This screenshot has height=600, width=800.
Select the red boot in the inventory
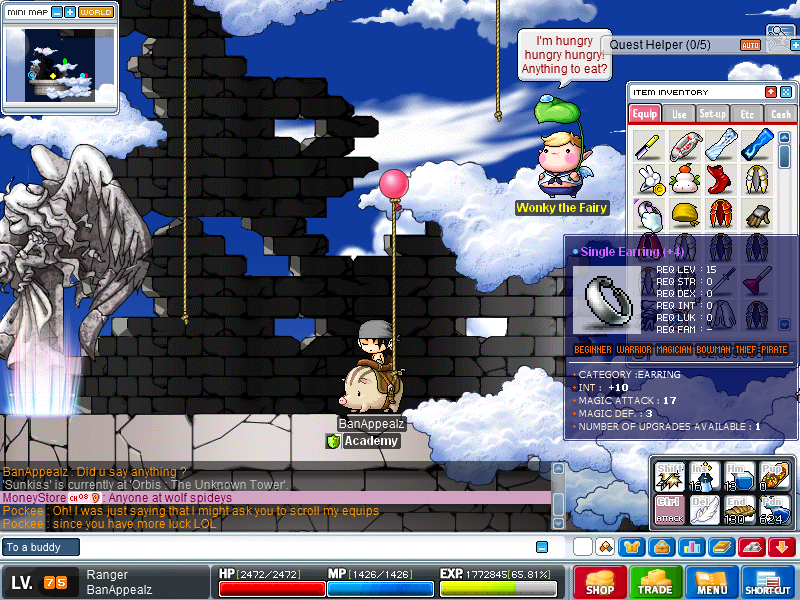(719, 180)
